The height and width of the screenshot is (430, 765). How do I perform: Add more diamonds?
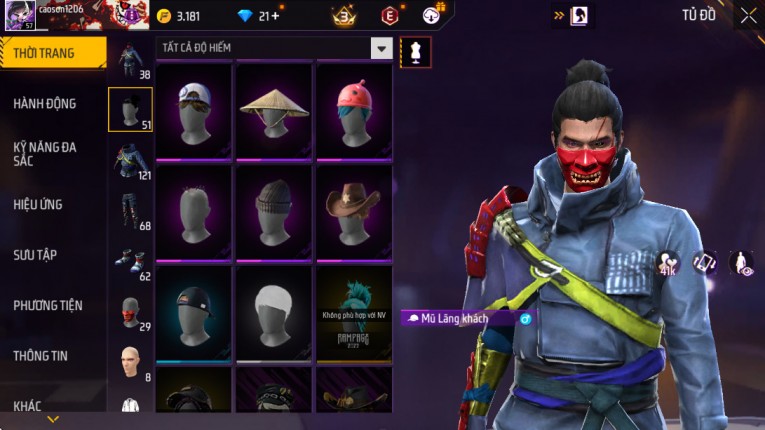click(273, 16)
